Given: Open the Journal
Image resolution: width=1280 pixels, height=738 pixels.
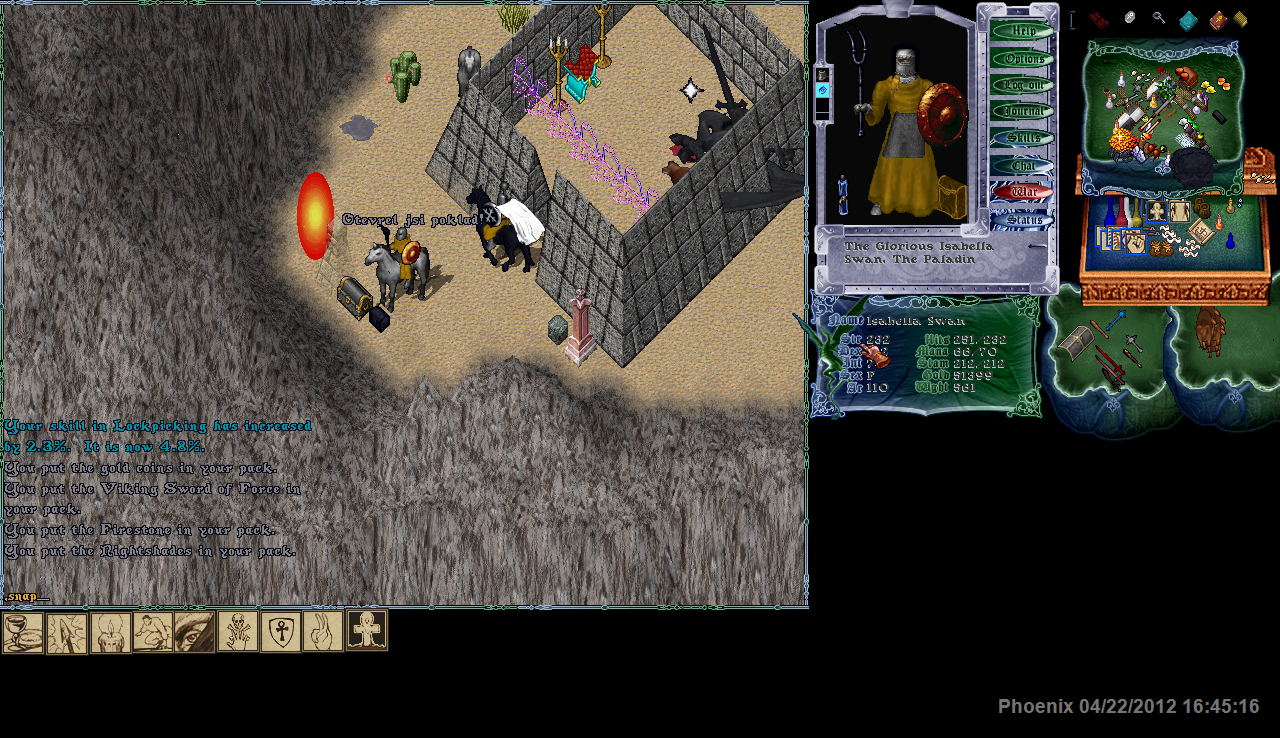Looking at the screenshot, I should 1023,111.
